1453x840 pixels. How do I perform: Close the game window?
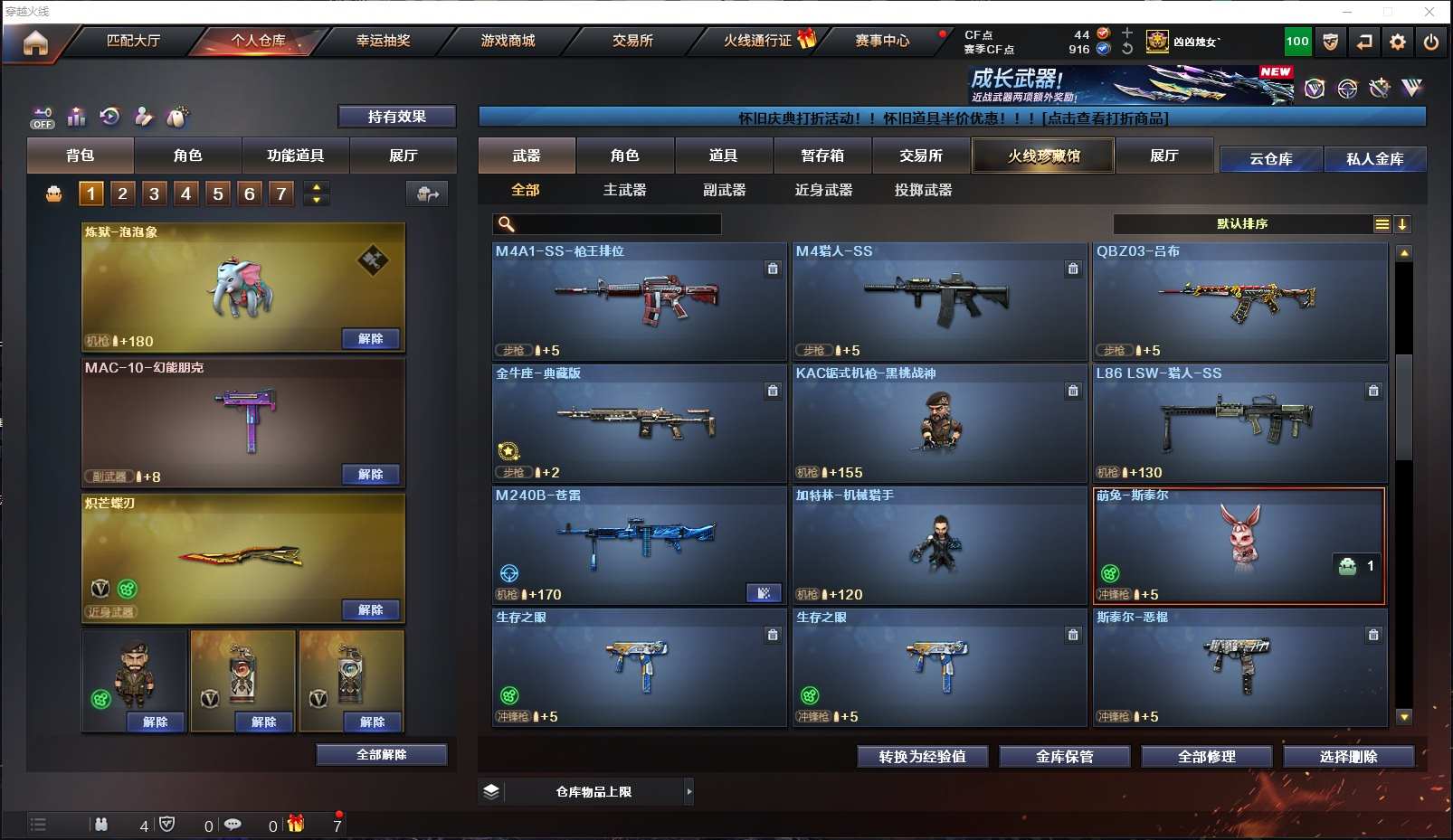pyautogui.click(x=1429, y=12)
